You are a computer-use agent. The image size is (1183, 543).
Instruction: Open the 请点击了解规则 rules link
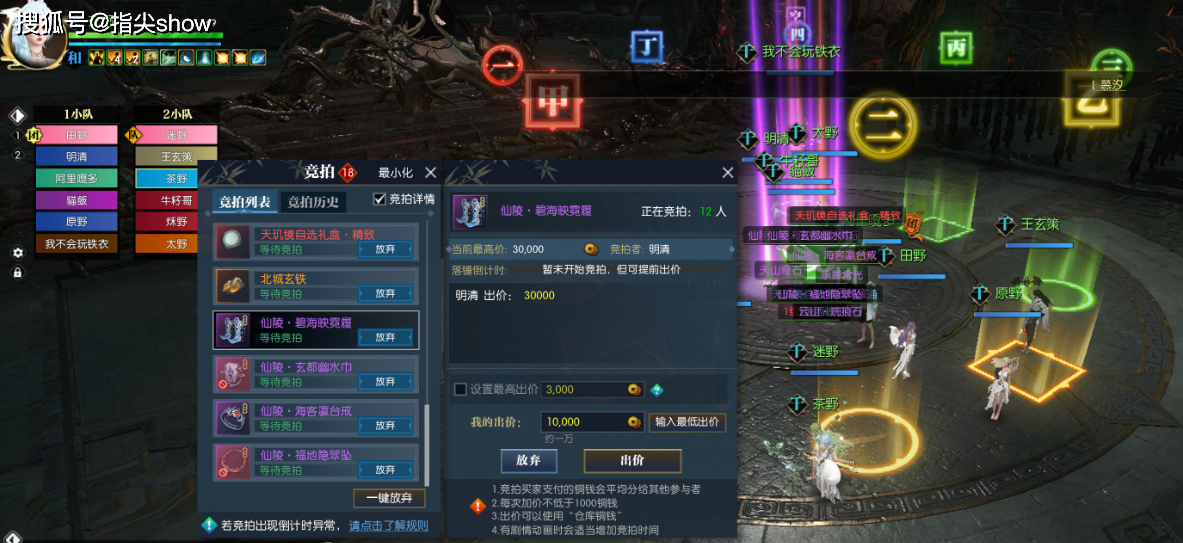388,525
